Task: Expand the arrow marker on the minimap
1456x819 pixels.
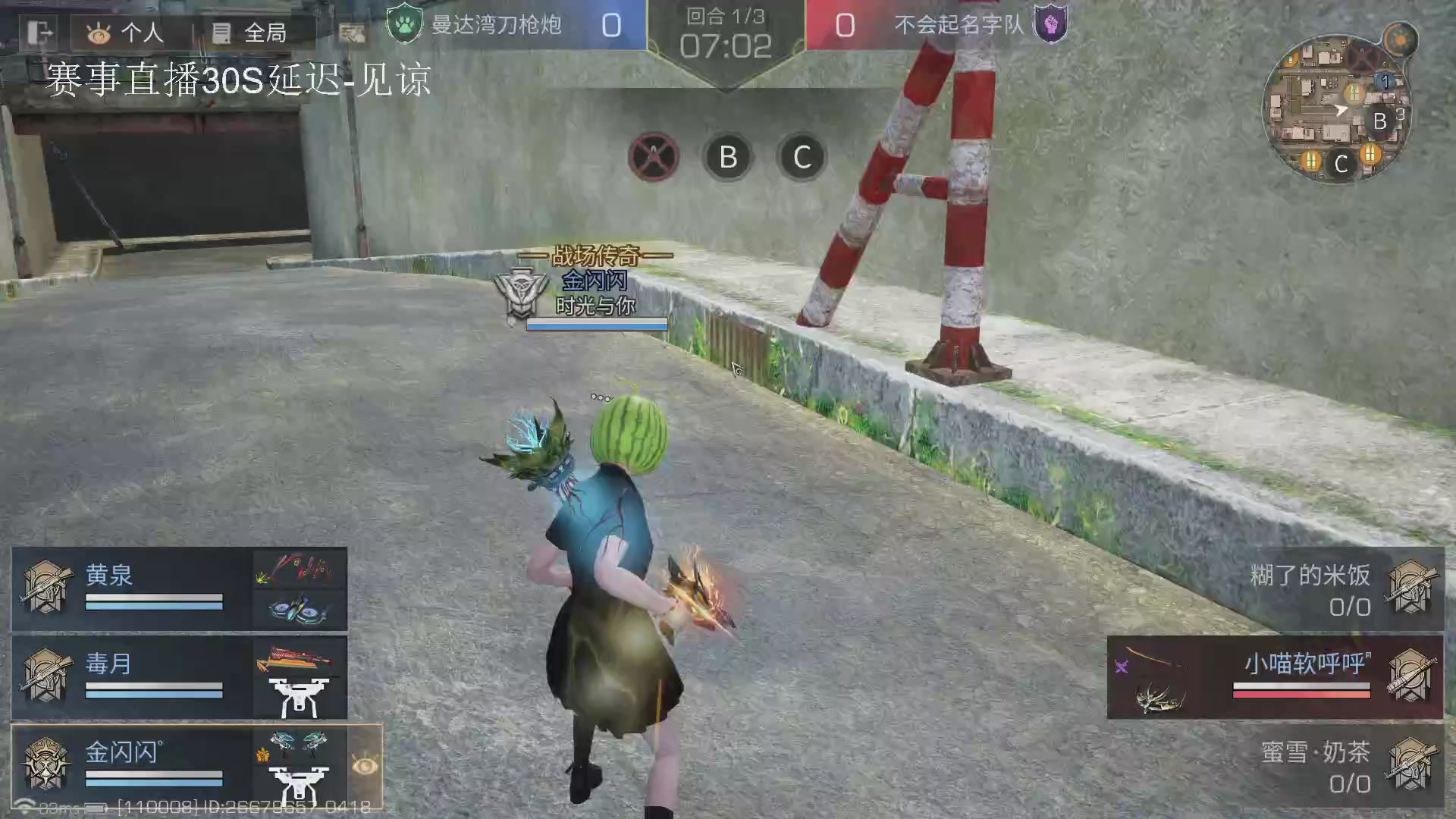Action: (x=1342, y=111)
